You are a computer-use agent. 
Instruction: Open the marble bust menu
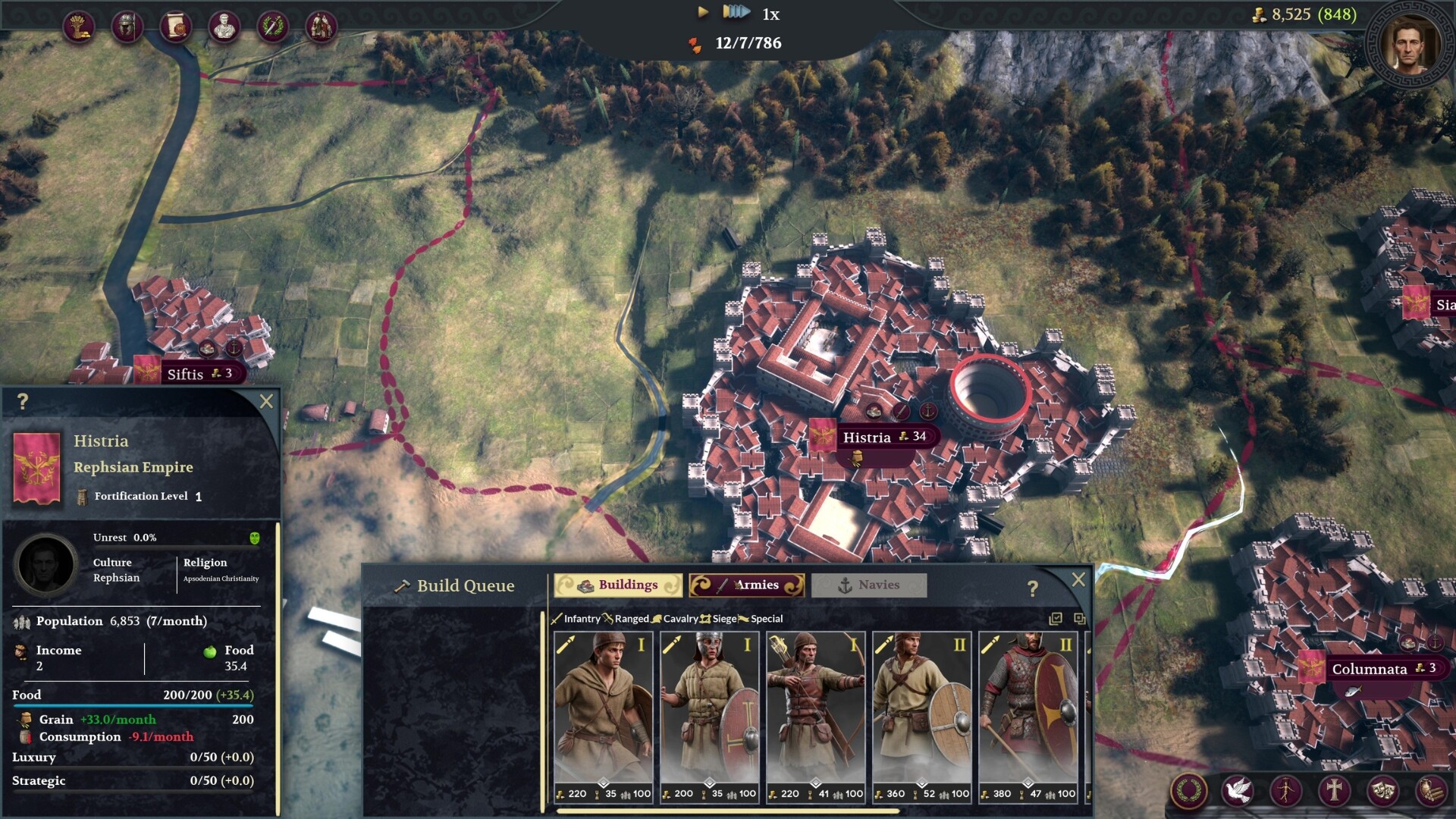[224, 27]
